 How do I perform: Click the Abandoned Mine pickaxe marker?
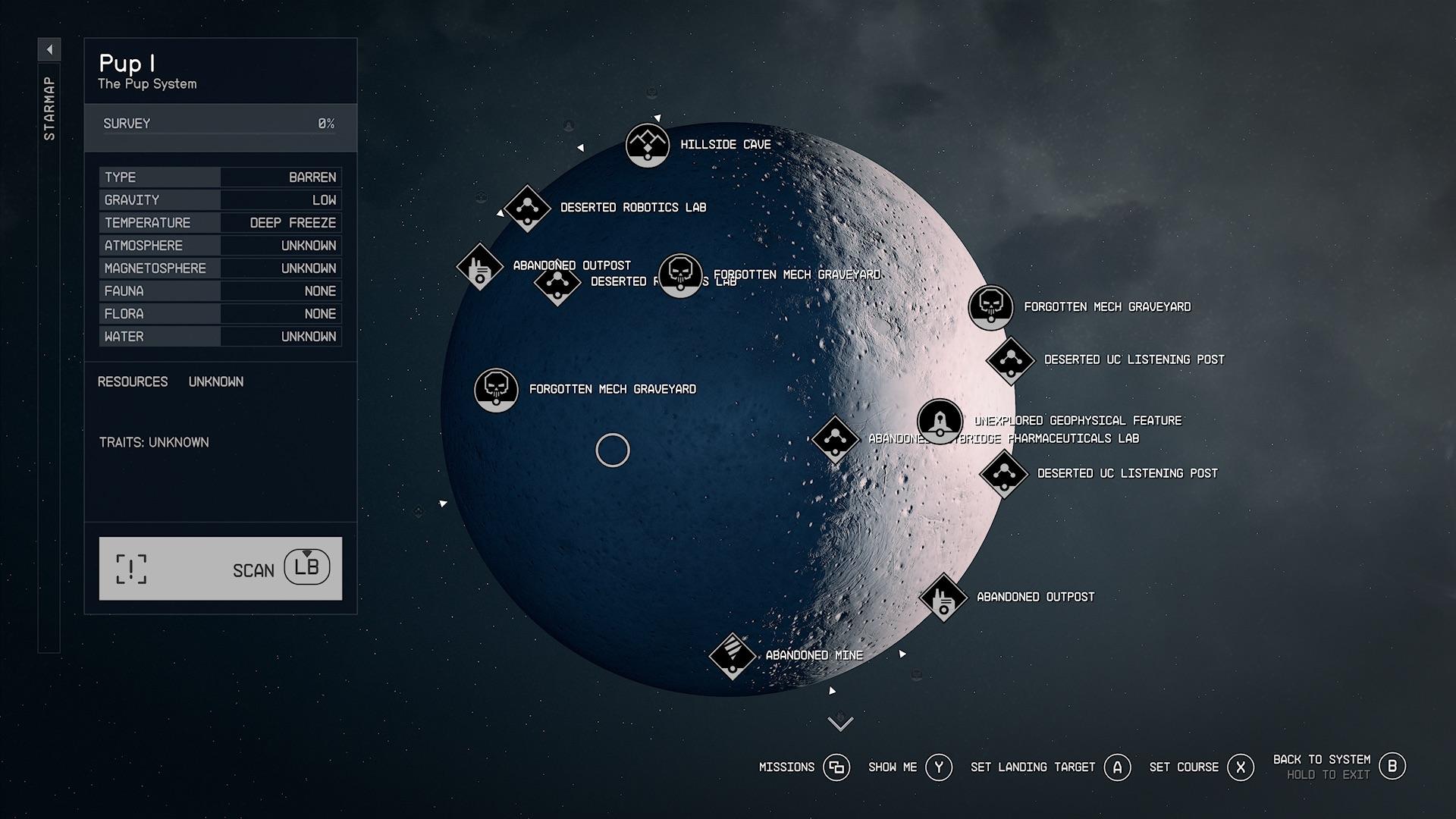(x=732, y=654)
